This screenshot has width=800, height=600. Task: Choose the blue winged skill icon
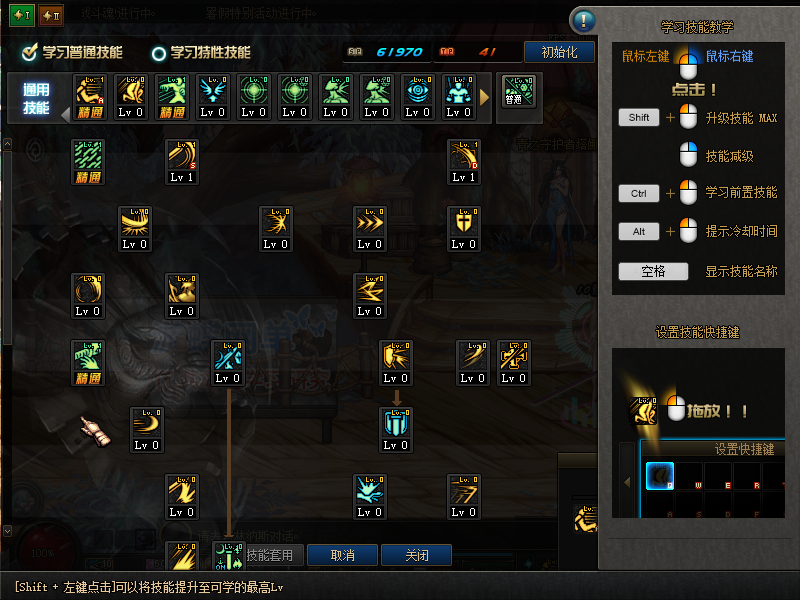[x=213, y=91]
